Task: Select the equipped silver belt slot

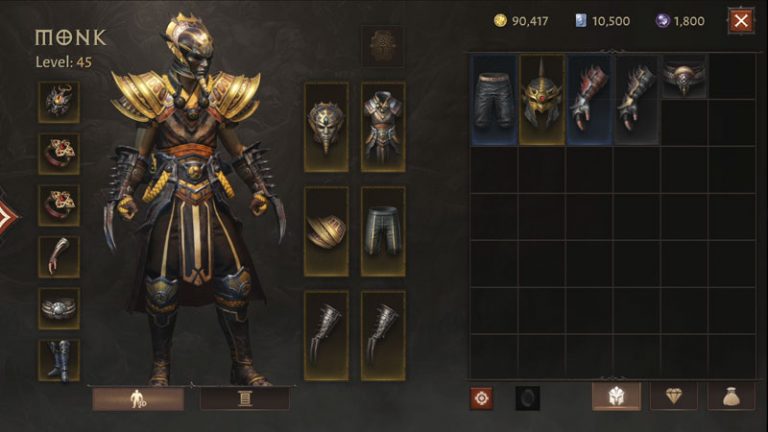Action: 60,308
